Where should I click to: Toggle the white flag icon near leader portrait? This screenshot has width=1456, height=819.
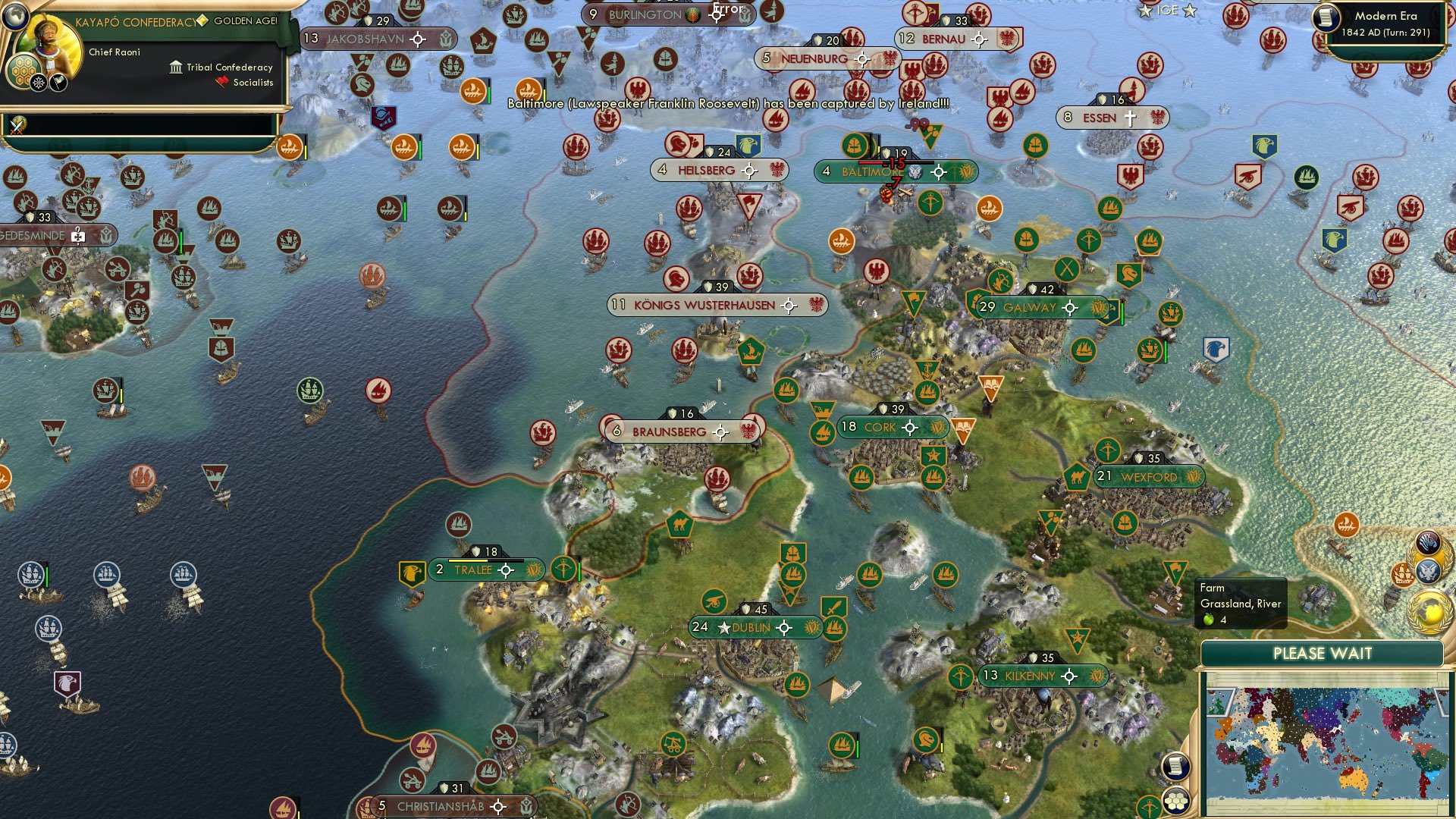coord(58,82)
